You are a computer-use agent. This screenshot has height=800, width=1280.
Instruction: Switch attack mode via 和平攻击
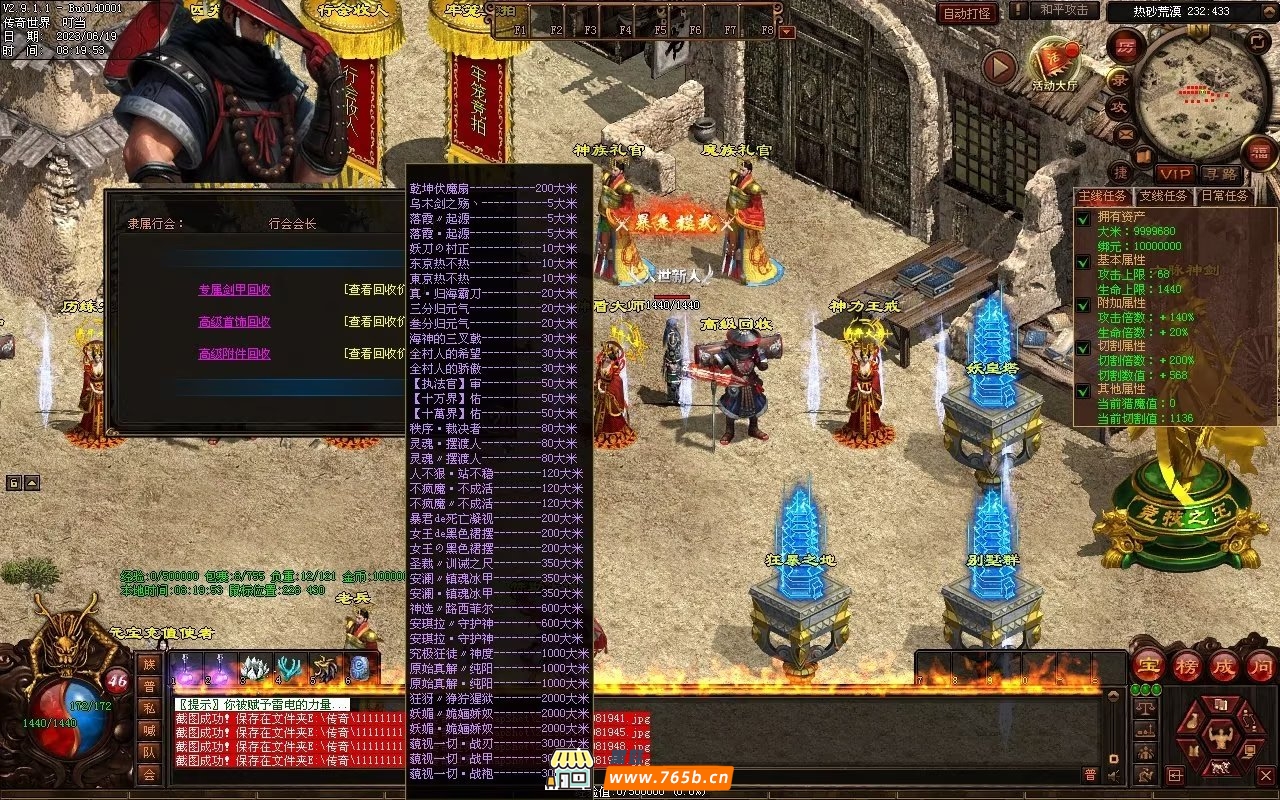tap(1064, 11)
